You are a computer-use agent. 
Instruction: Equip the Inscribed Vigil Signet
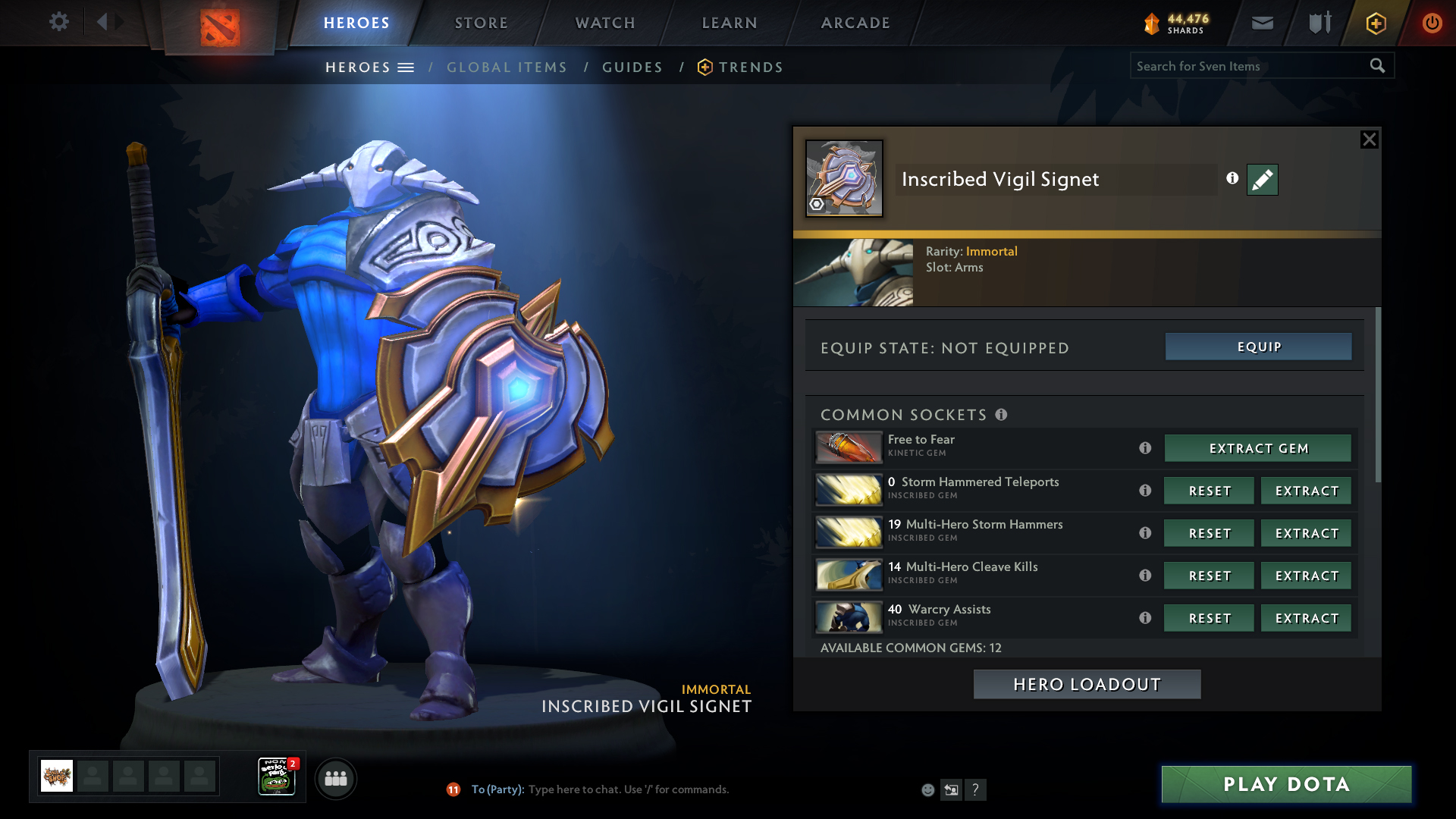coord(1258,347)
